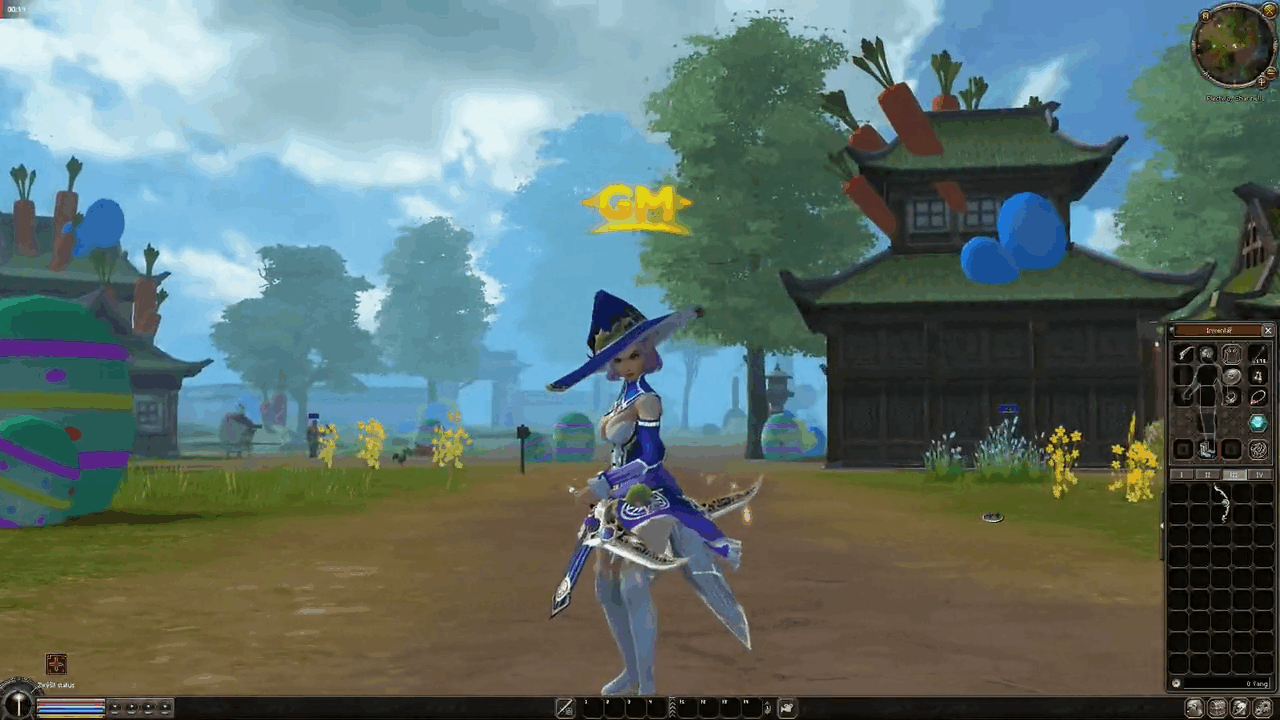Screen dimensions: 1280x720
Task: Click the red cross status icon above the health bar
Action: pos(55,664)
